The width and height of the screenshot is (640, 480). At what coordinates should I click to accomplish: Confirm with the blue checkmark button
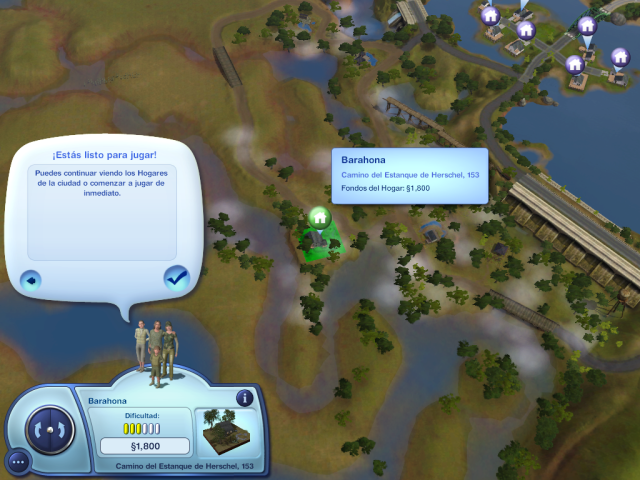click(x=177, y=278)
